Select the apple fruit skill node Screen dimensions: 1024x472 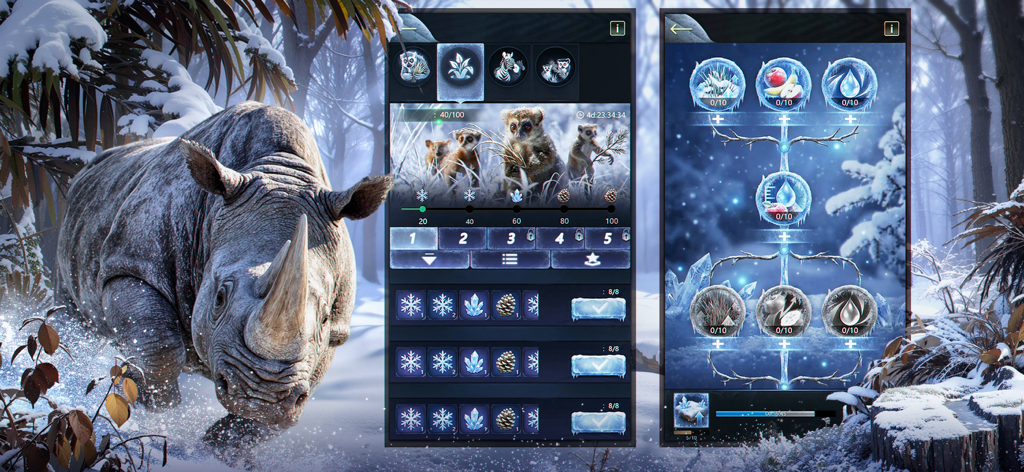point(783,84)
